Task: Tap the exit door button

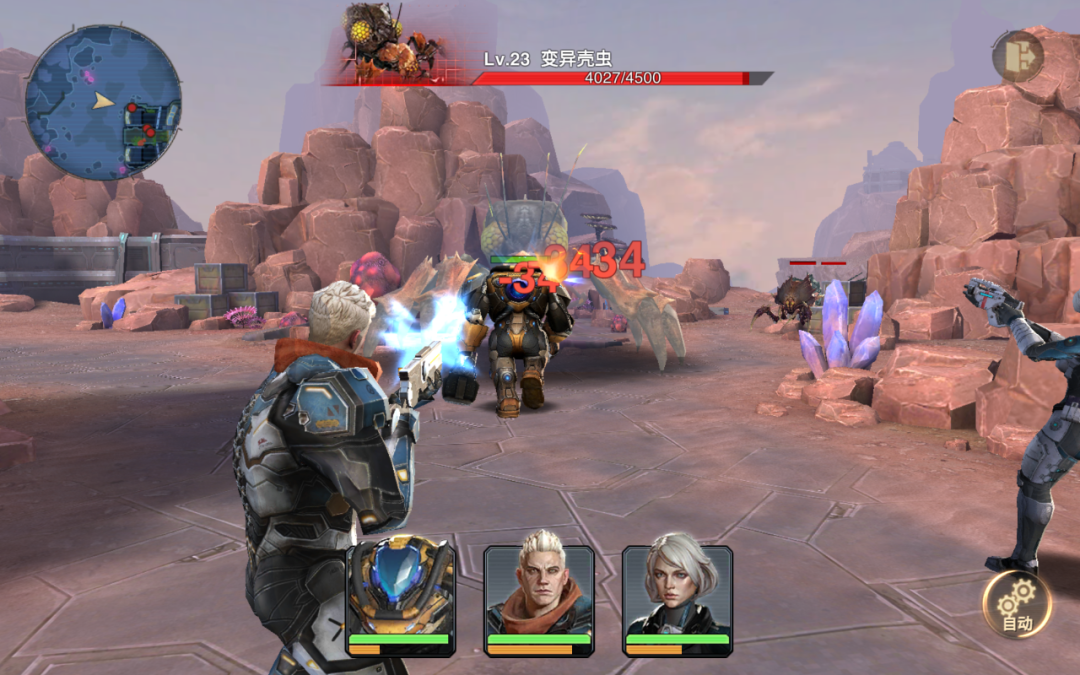Action: point(1017,56)
